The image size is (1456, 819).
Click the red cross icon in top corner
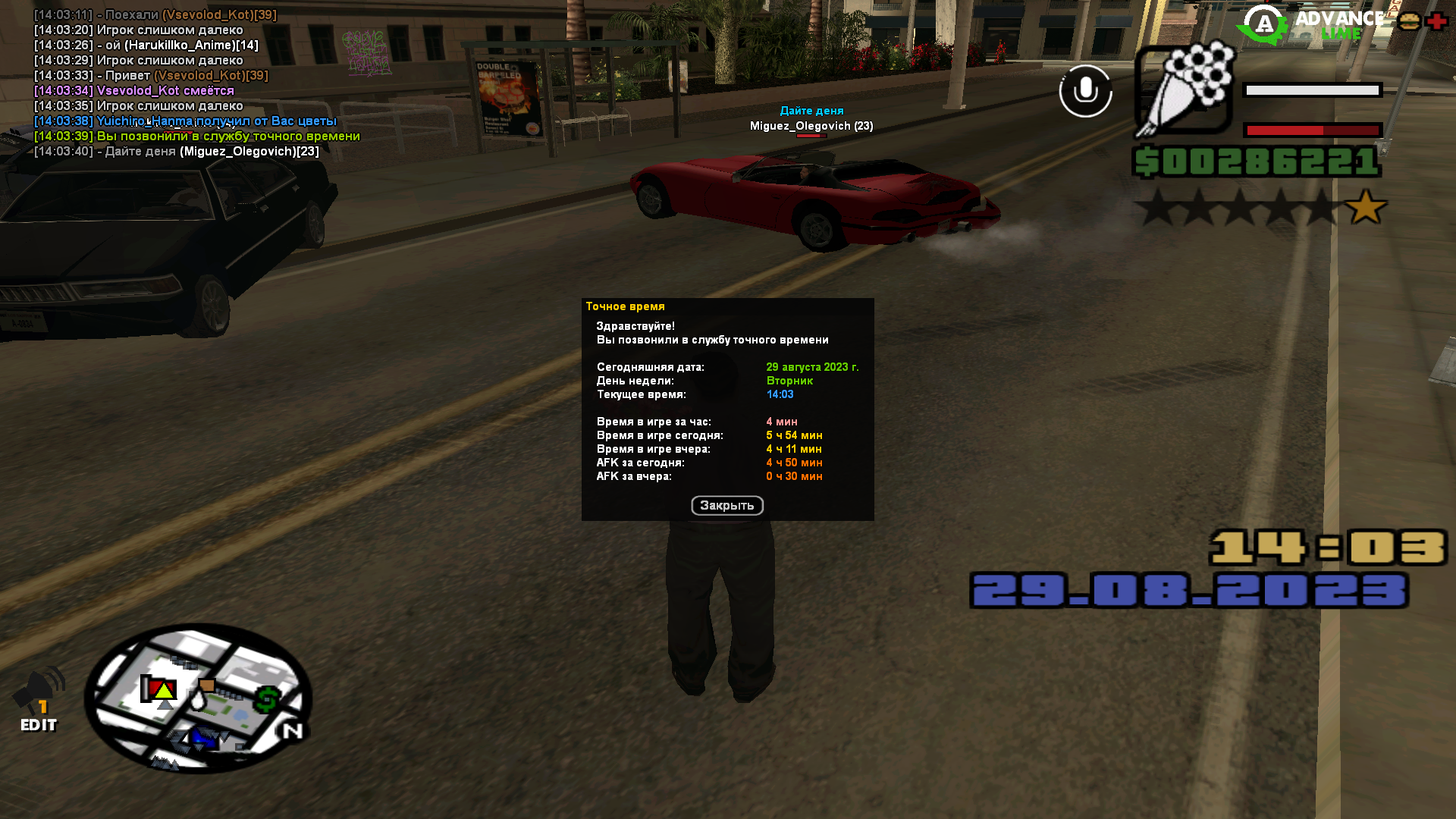1436,21
